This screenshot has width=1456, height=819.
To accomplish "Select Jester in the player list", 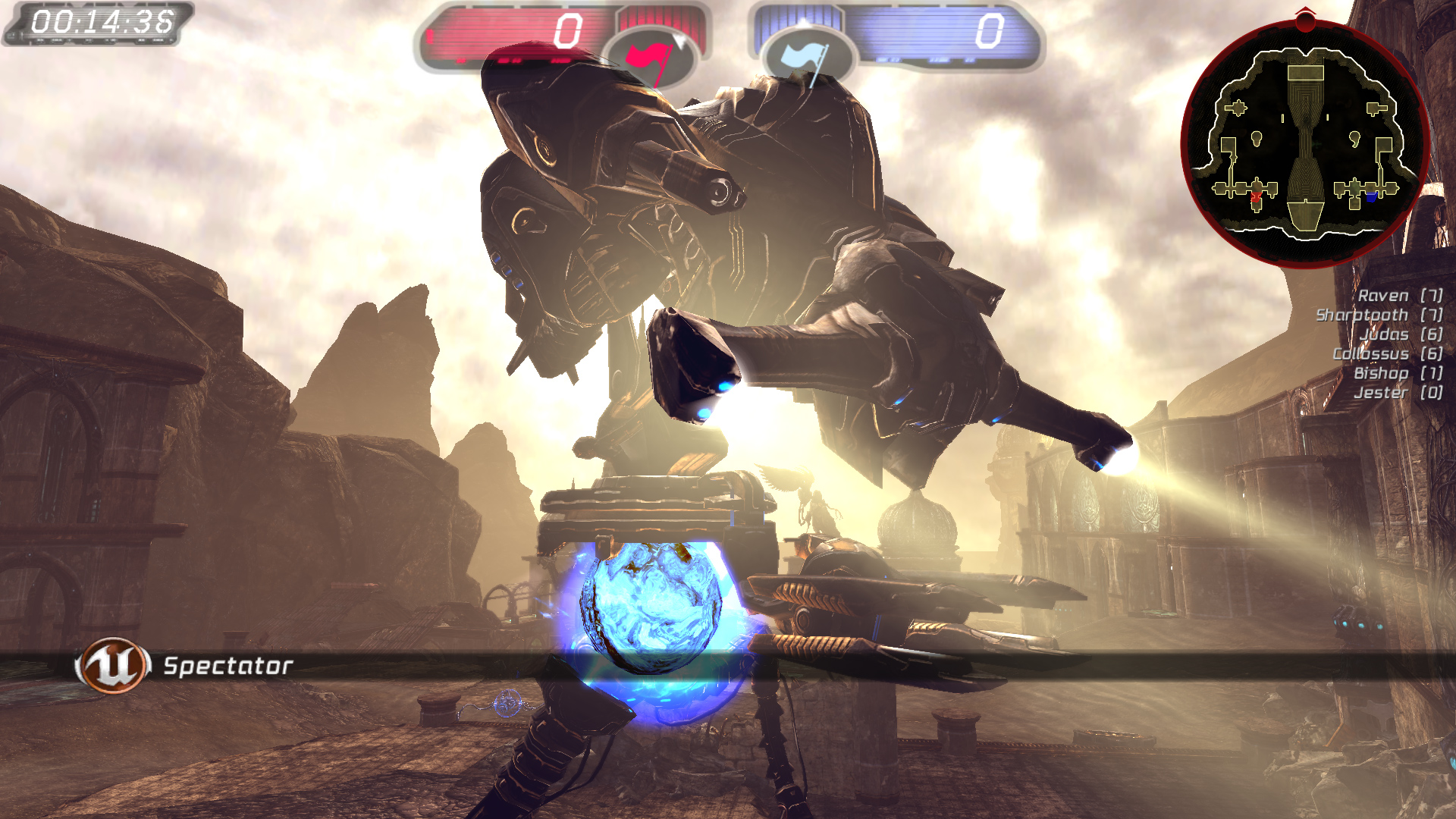I will coord(1381,393).
